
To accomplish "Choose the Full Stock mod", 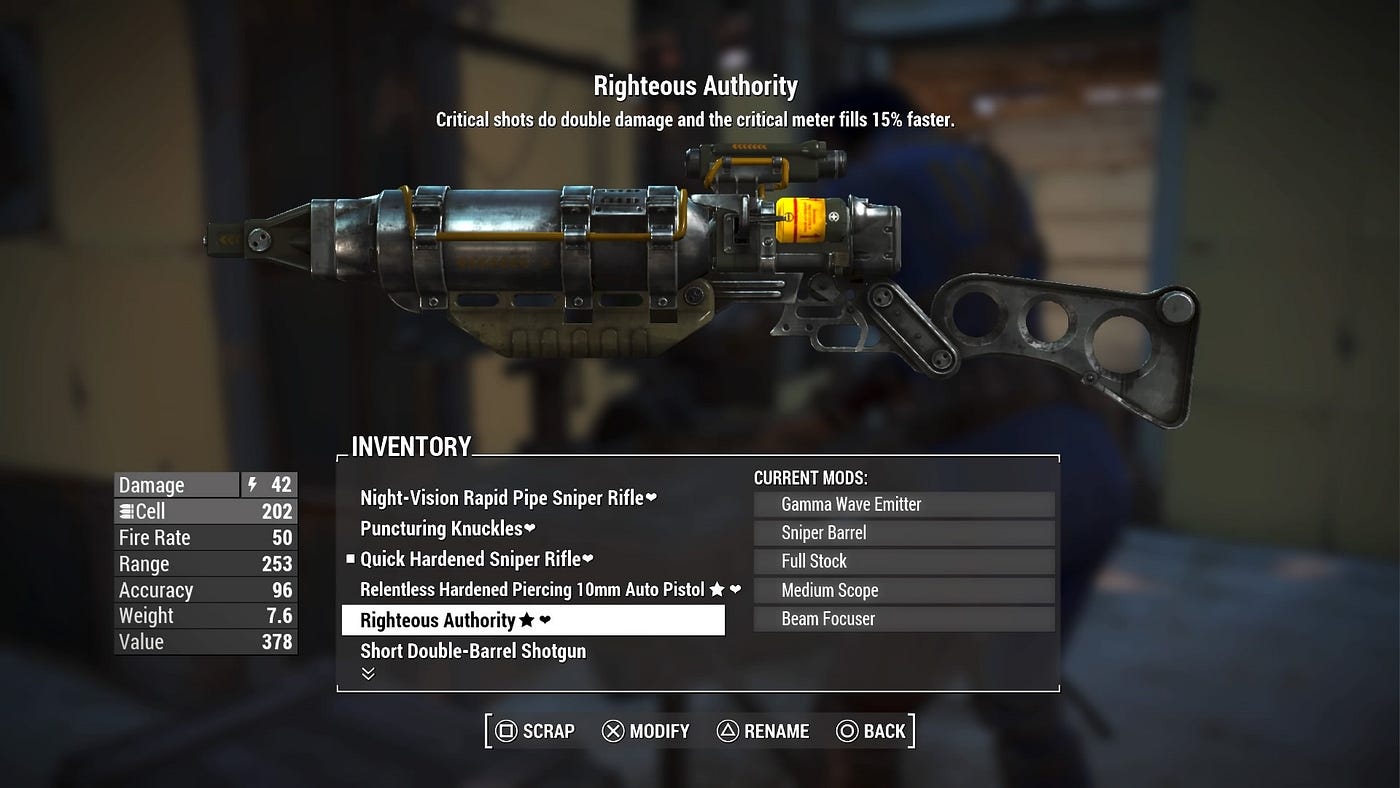I will pyautogui.click(x=904, y=561).
